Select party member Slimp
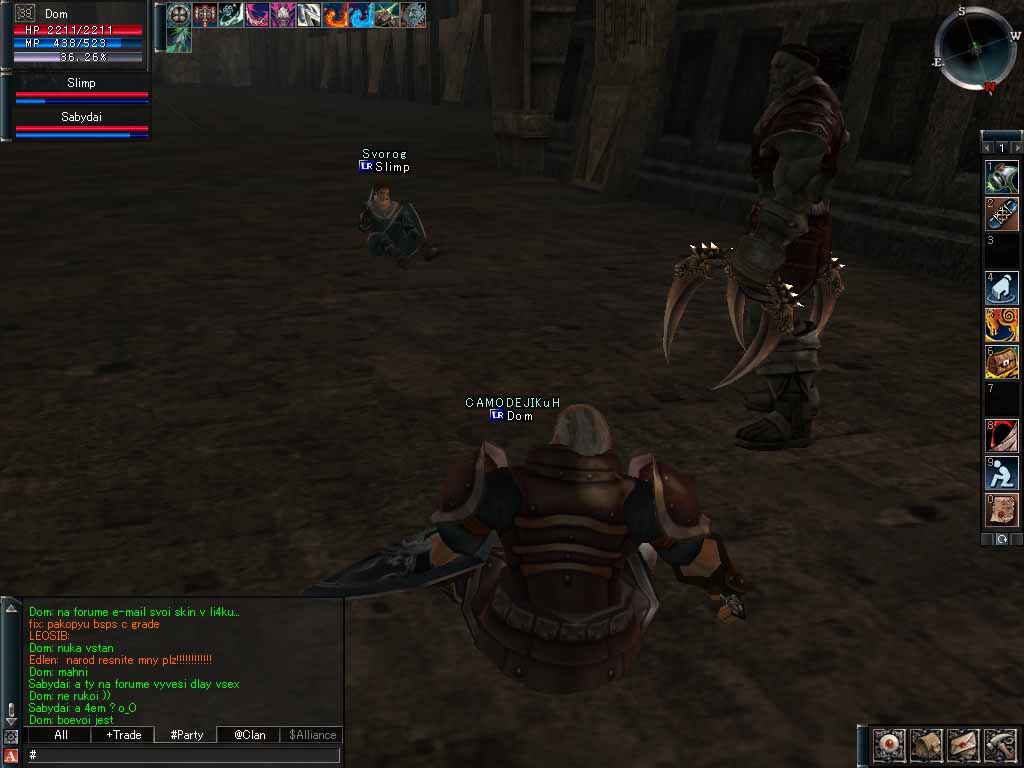Screen dimensions: 1024x768 tap(81, 89)
